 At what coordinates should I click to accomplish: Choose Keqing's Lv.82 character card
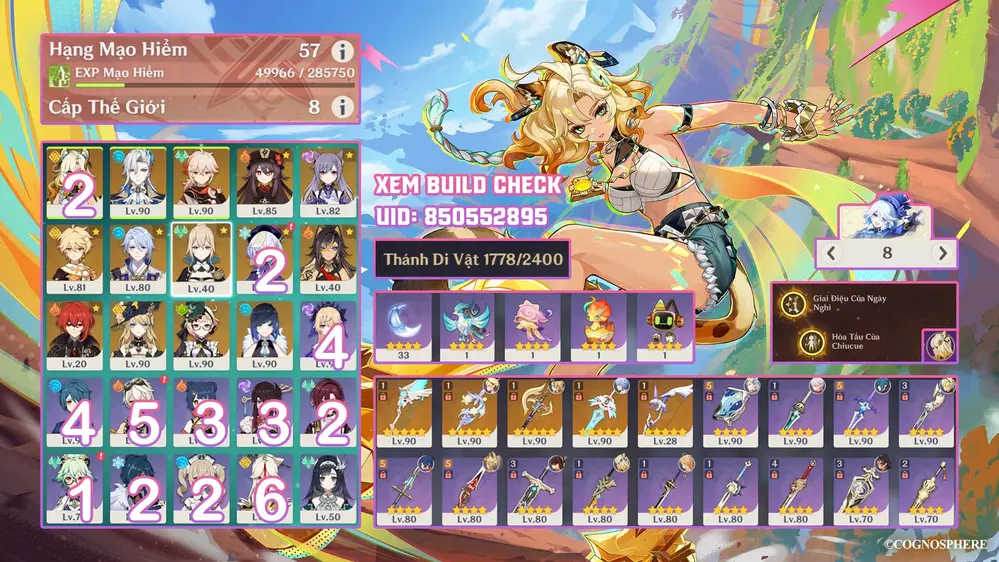click(x=329, y=182)
